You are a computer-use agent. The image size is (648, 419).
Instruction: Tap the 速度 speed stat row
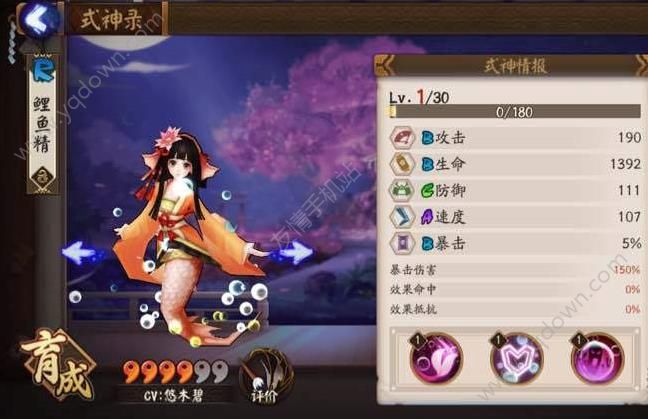514,216
